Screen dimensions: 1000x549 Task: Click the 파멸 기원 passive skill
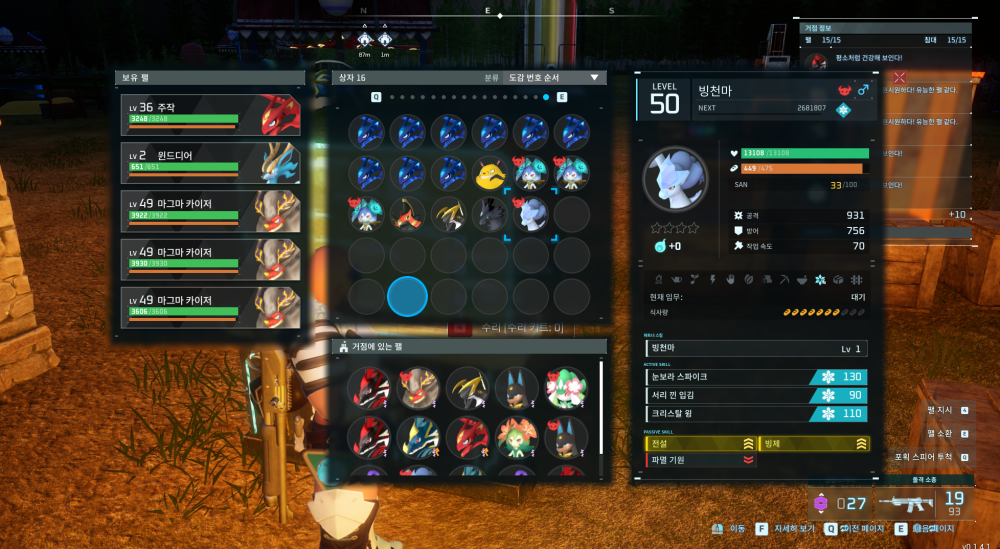(x=701, y=460)
